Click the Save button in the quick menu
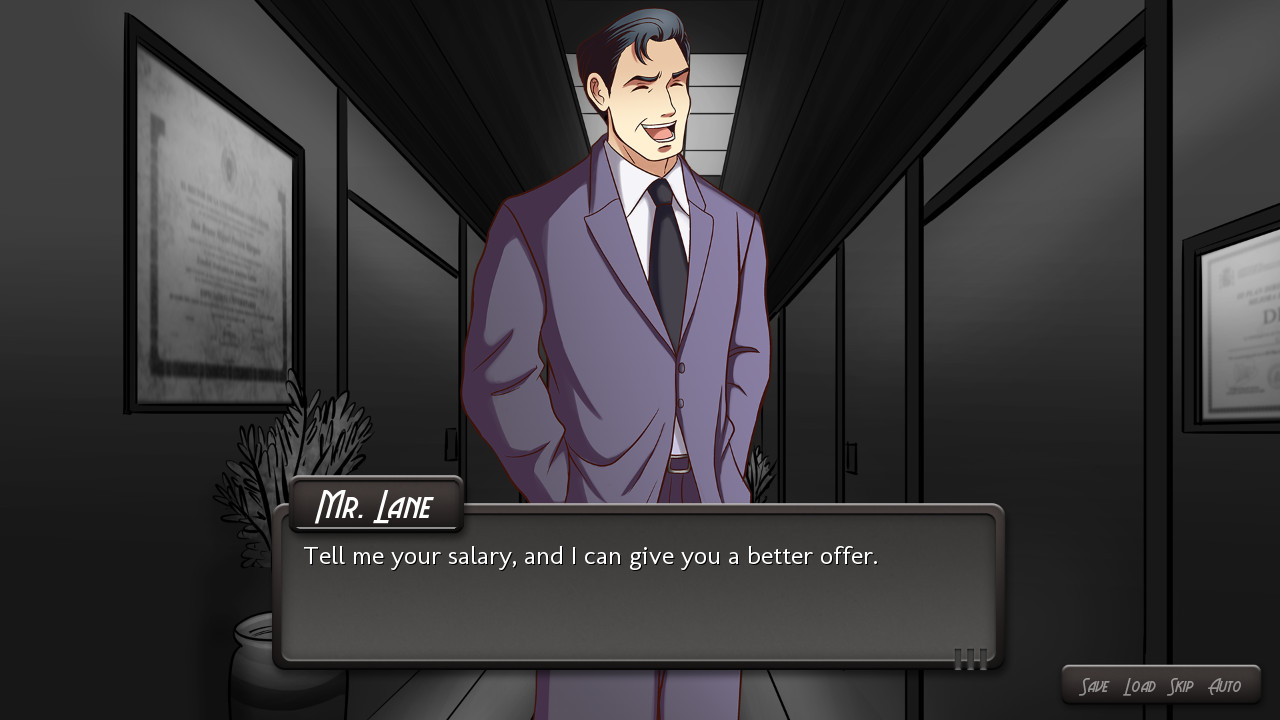The image size is (1280, 720). 1096,685
